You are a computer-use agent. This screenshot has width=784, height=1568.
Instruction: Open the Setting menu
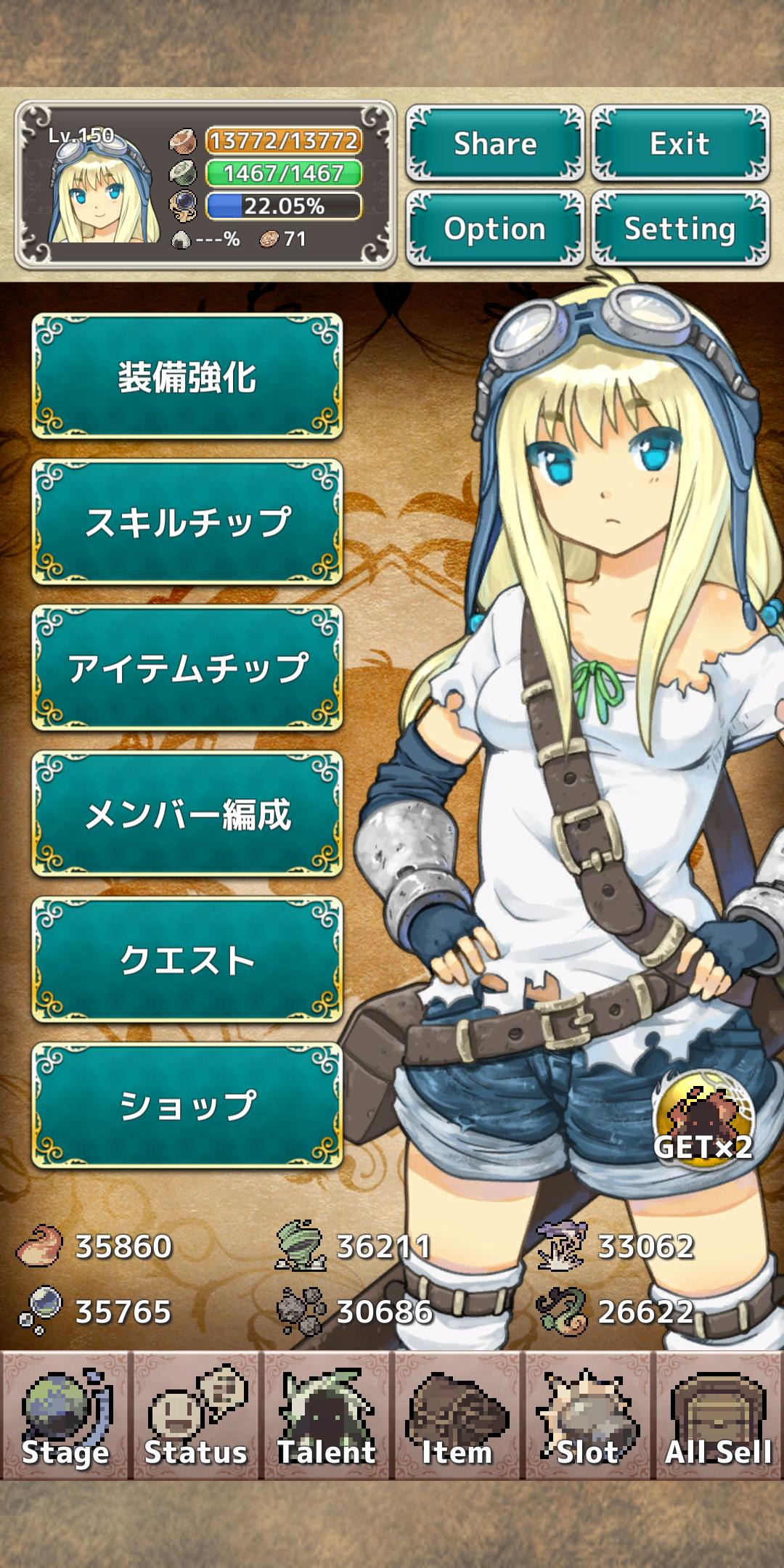[x=679, y=229]
